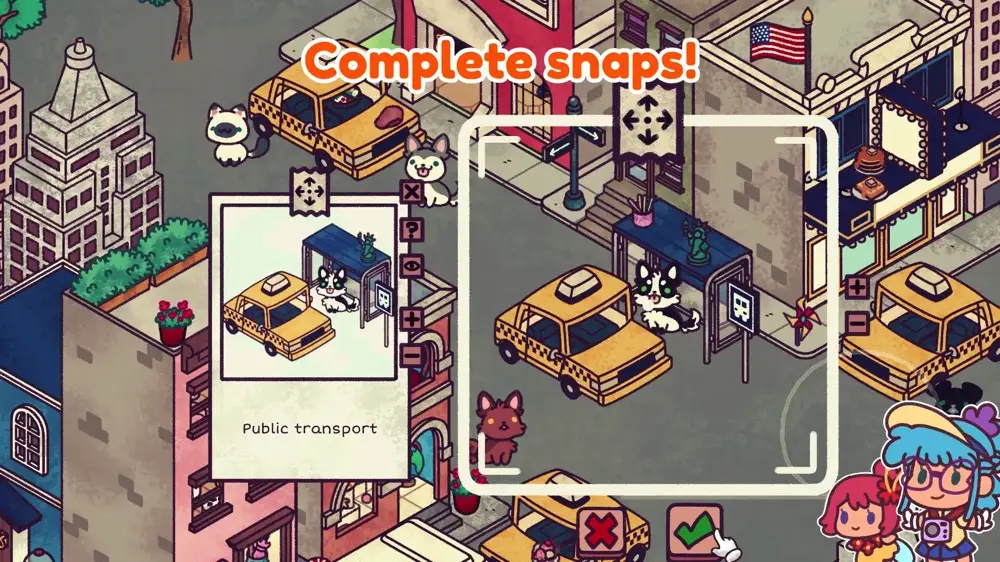Cancel the snap with the red X
This screenshot has height=562, width=1000.
[602, 532]
